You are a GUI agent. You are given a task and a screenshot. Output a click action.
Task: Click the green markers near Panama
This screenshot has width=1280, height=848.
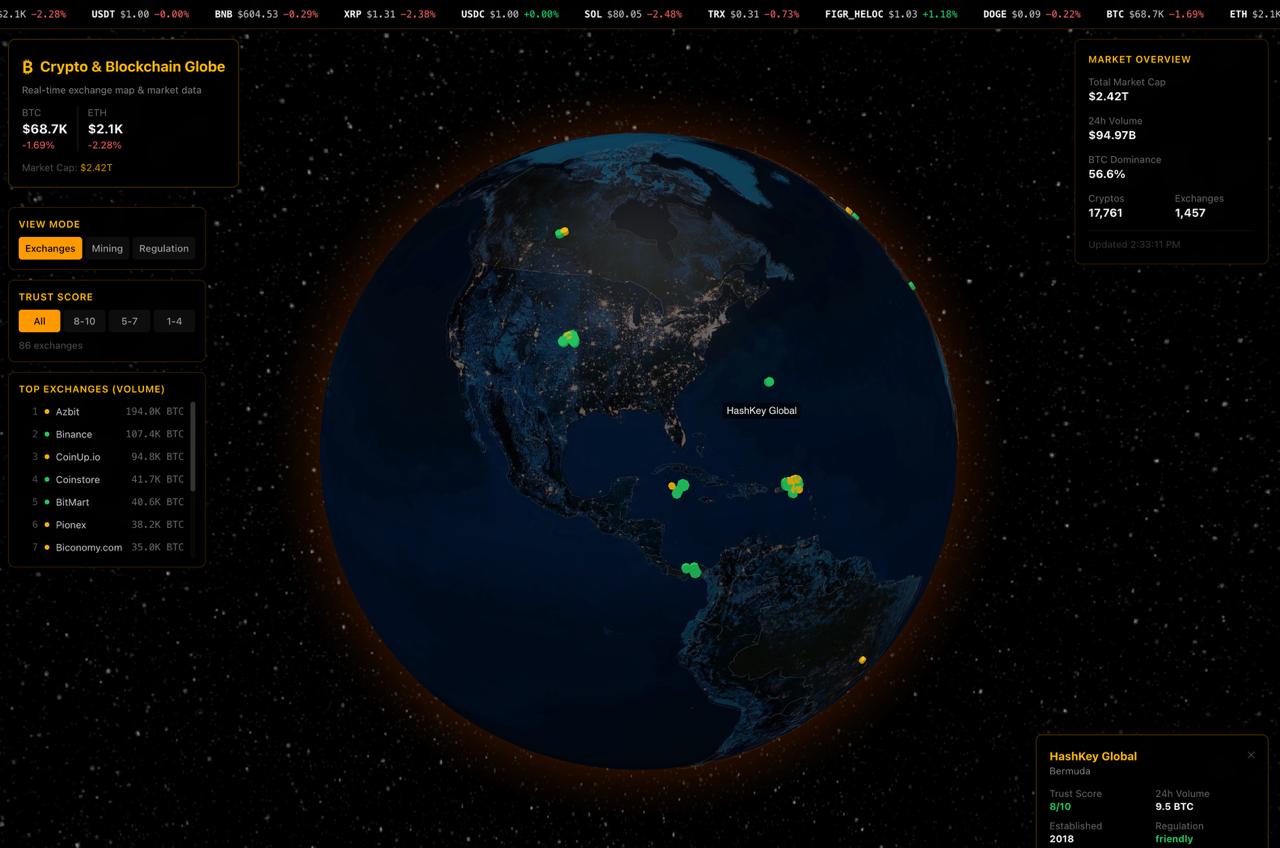coord(688,569)
